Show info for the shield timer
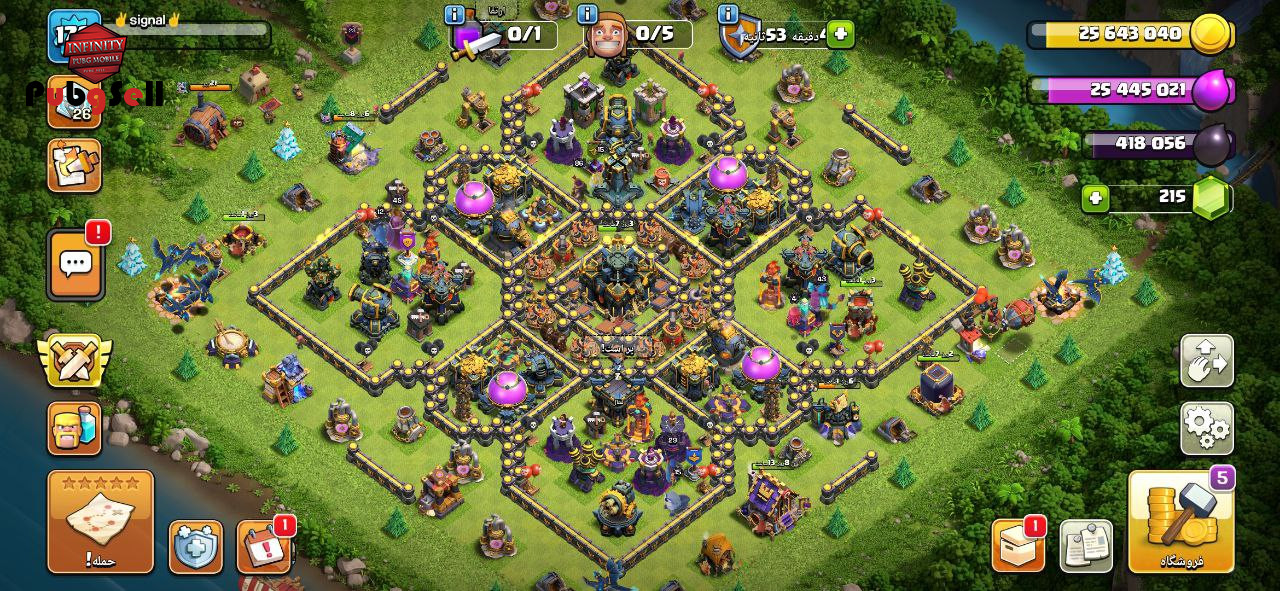Screen dimensions: 1280x591 pos(727,14)
